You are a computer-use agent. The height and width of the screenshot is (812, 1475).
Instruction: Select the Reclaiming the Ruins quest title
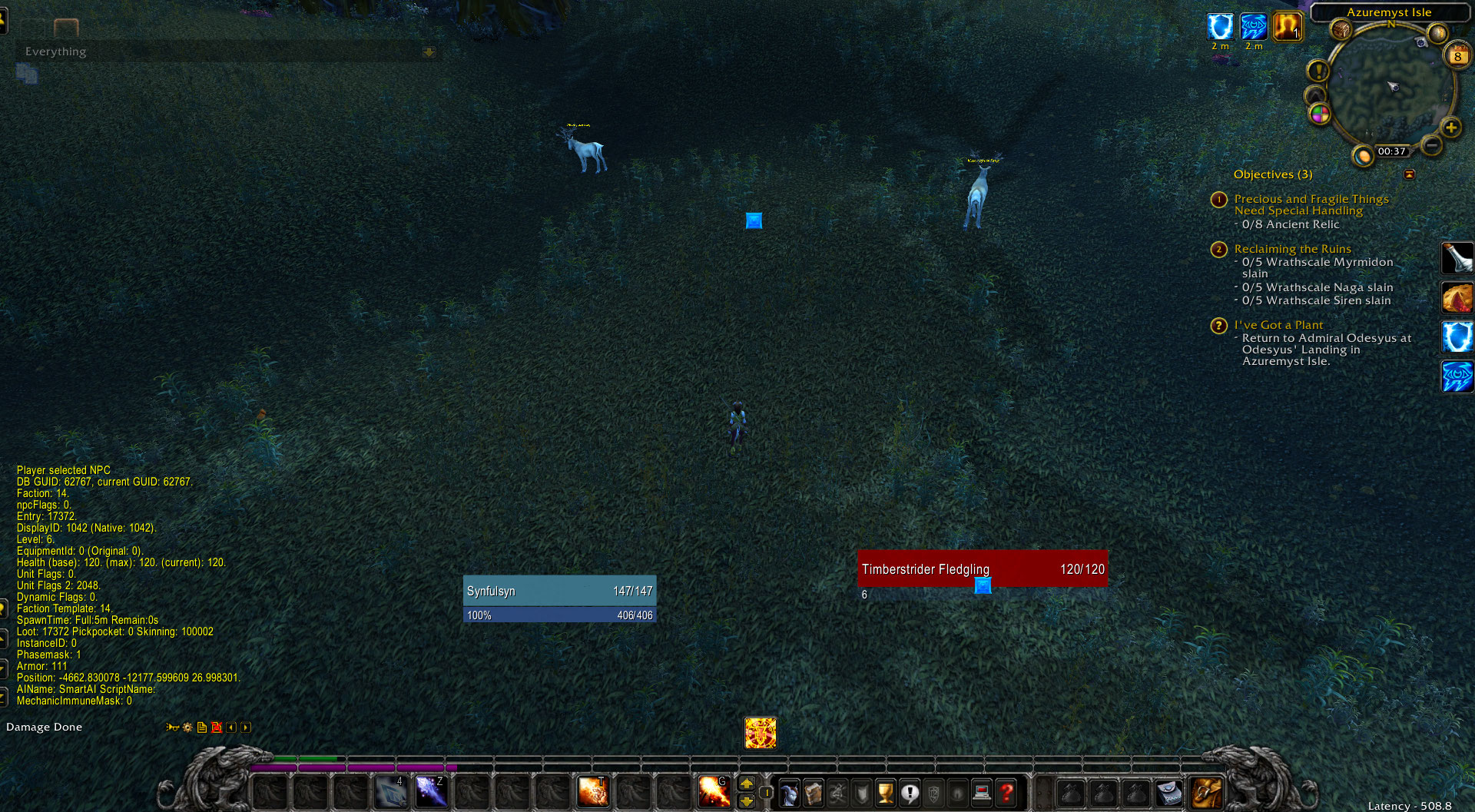pos(1292,249)
